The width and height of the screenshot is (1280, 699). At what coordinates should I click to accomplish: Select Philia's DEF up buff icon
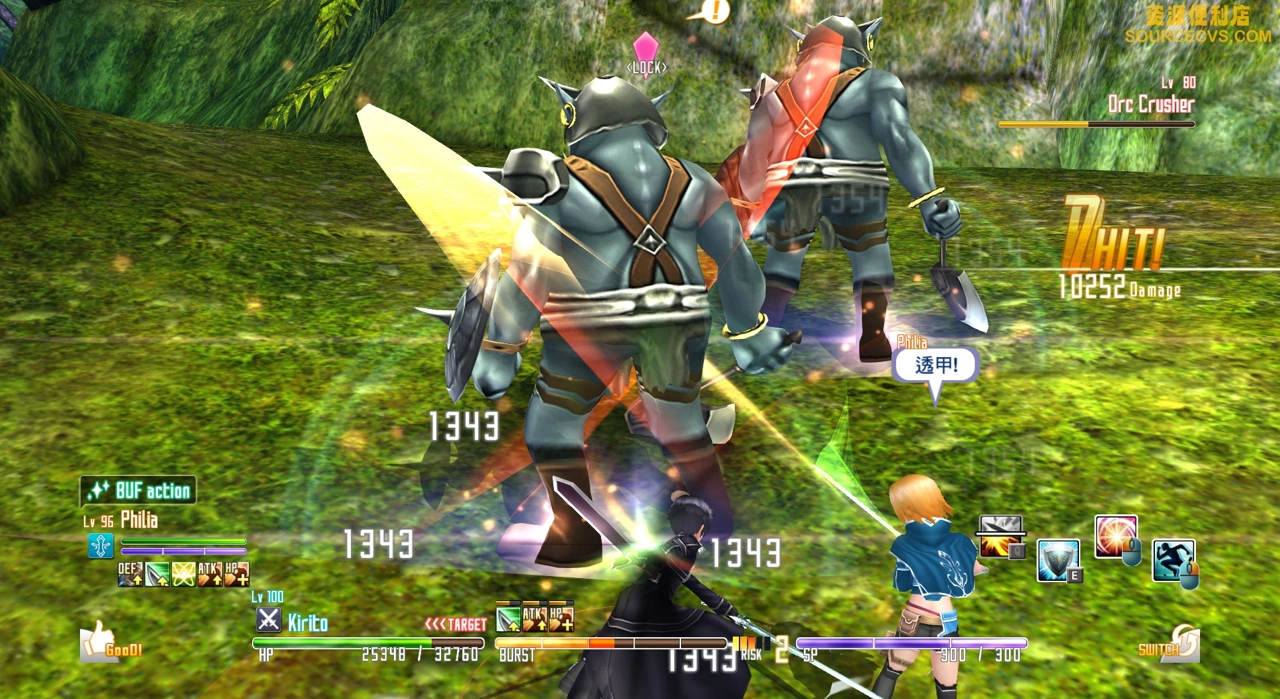[x=130, y=574]
